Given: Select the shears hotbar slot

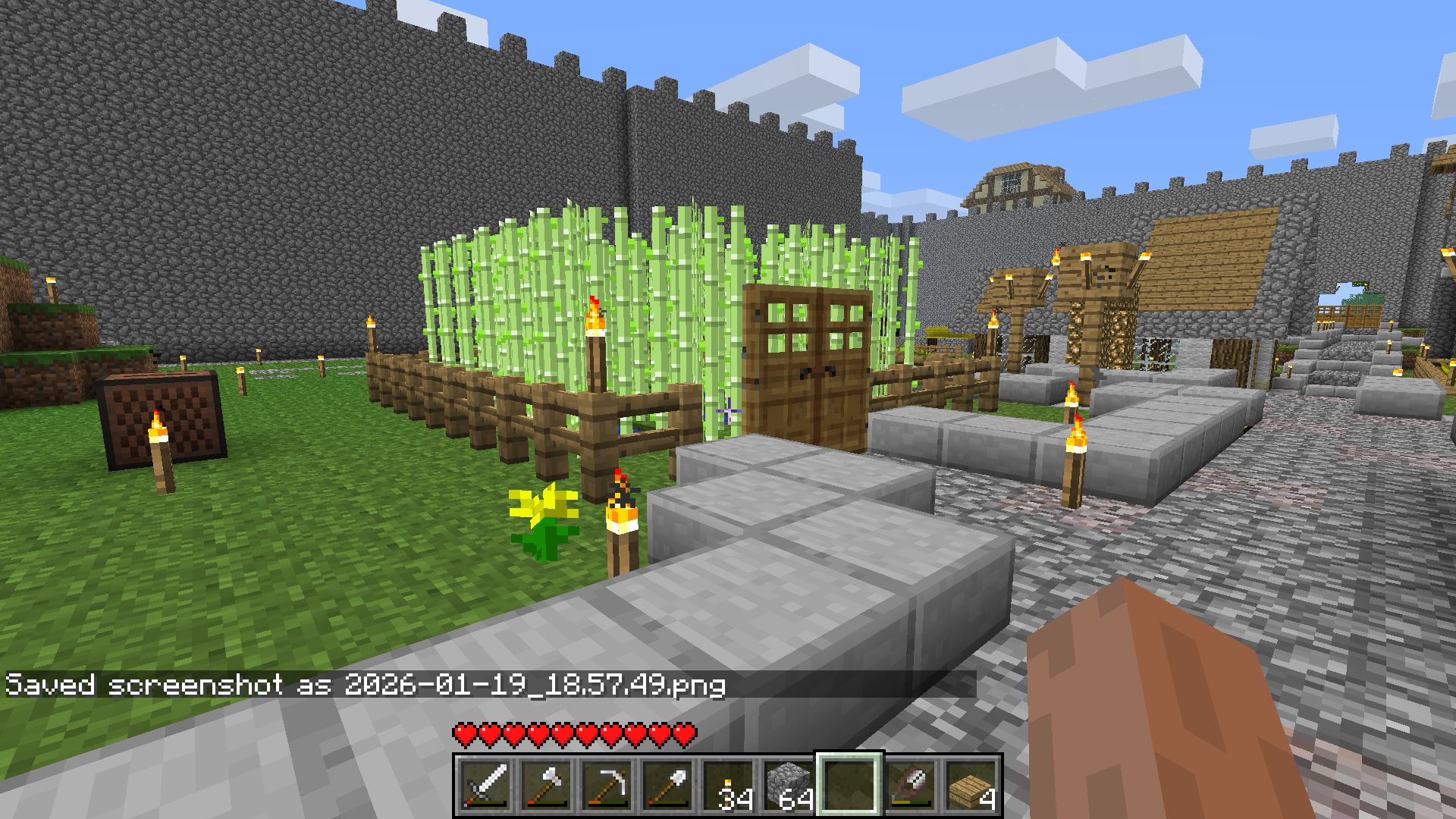Looking at the screenshot, I should coord(910,786).
